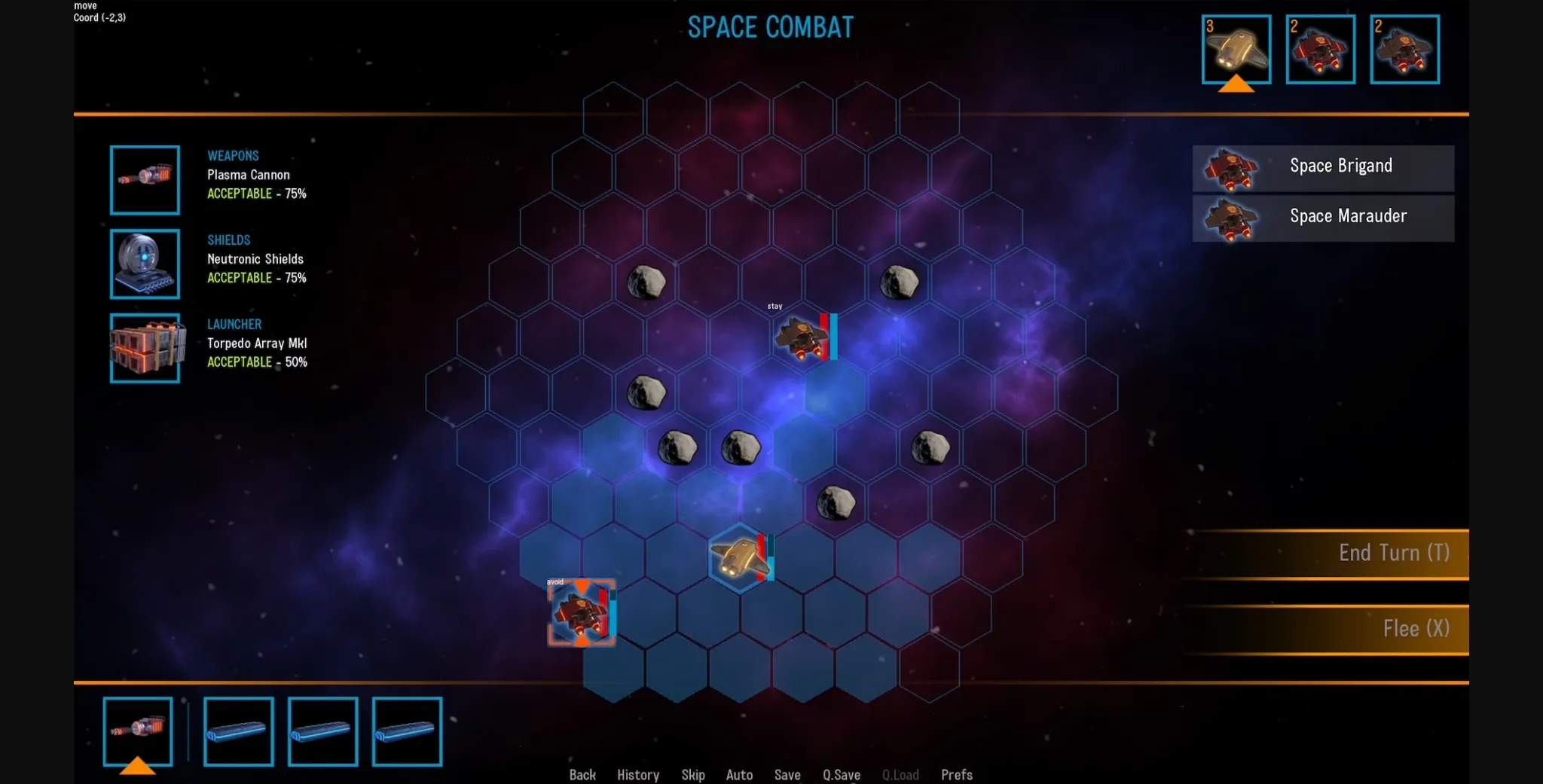Open the Prefs menu
Image resolution: width=1543 pixels, height=784 pixels.
click(x=956, y=775)
